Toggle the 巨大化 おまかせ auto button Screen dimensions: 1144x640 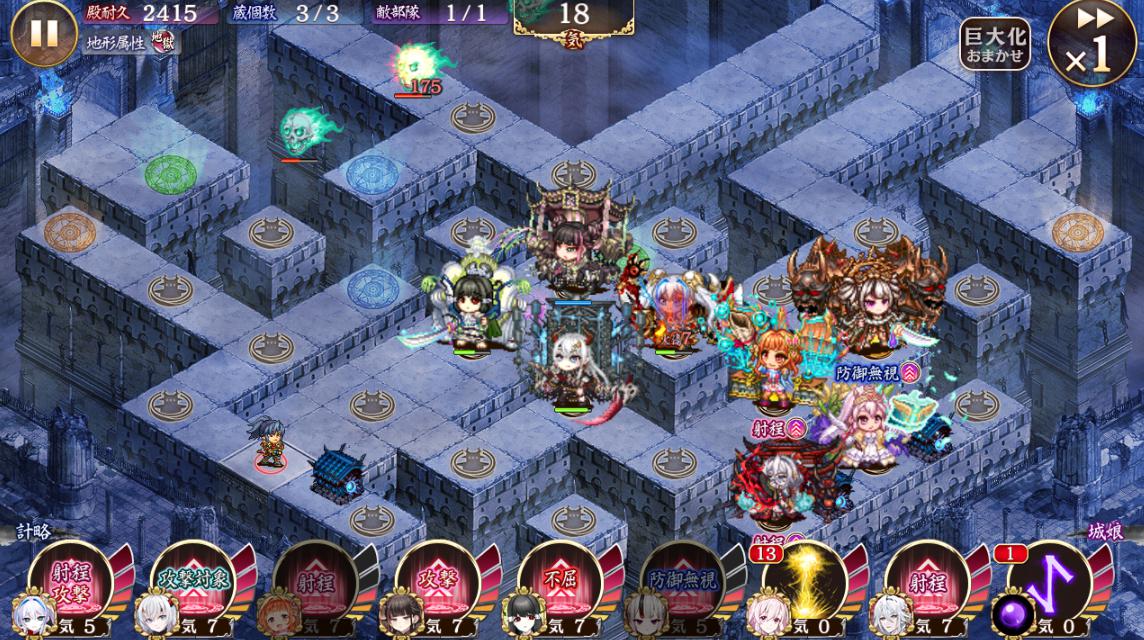[994, 44]
